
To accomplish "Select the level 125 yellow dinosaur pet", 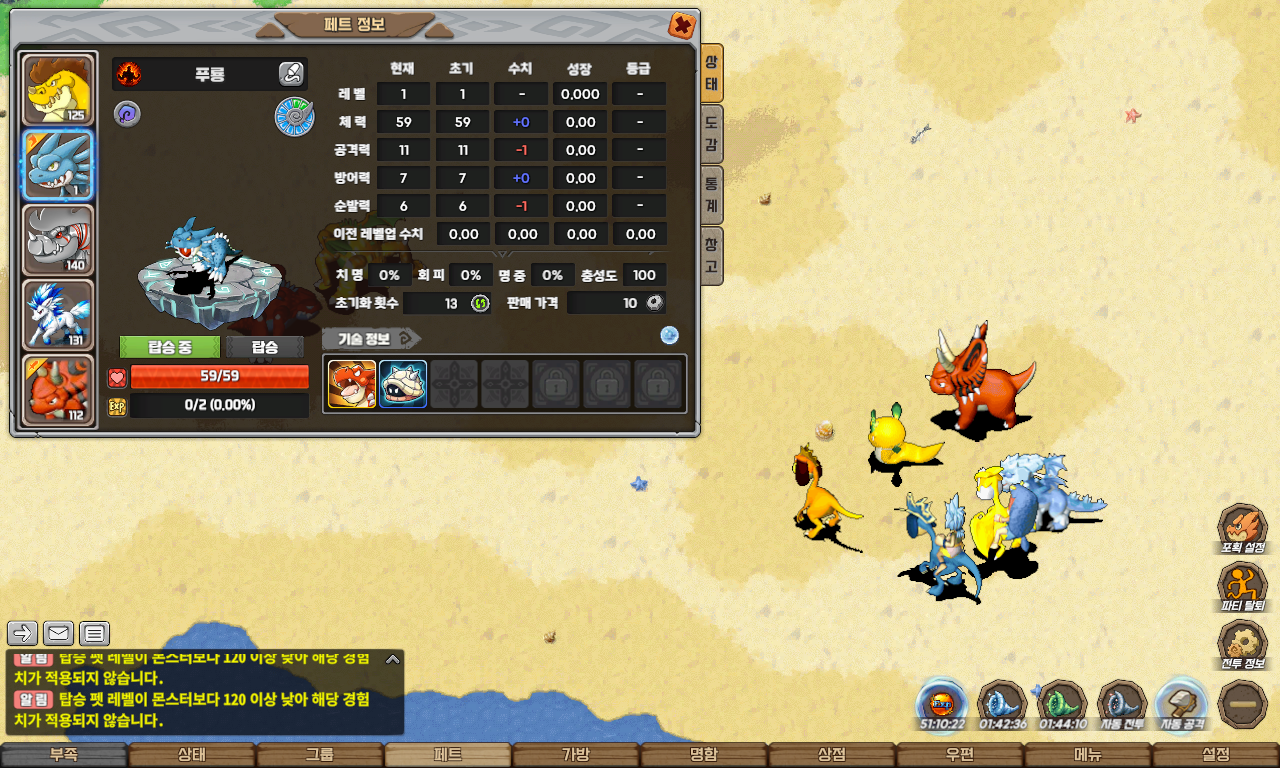I will (x=58, y=90).
